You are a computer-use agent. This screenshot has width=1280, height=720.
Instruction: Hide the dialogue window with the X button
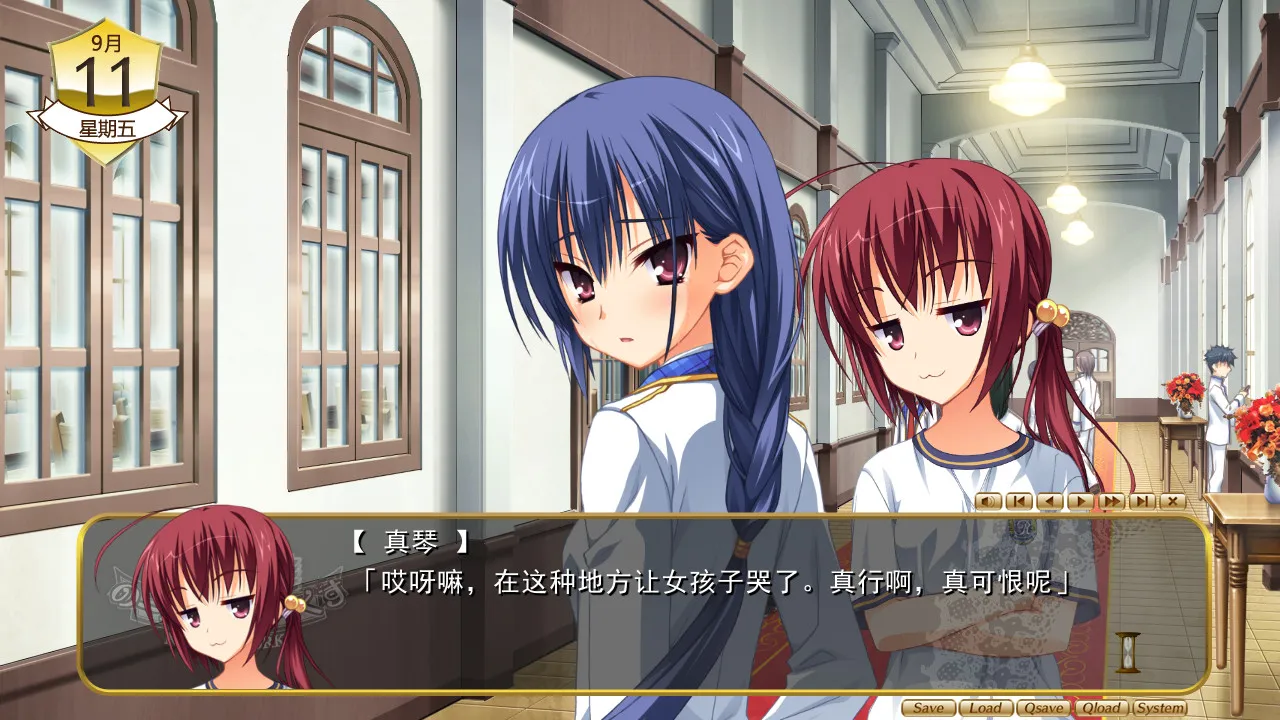(x=1172, y=501)
